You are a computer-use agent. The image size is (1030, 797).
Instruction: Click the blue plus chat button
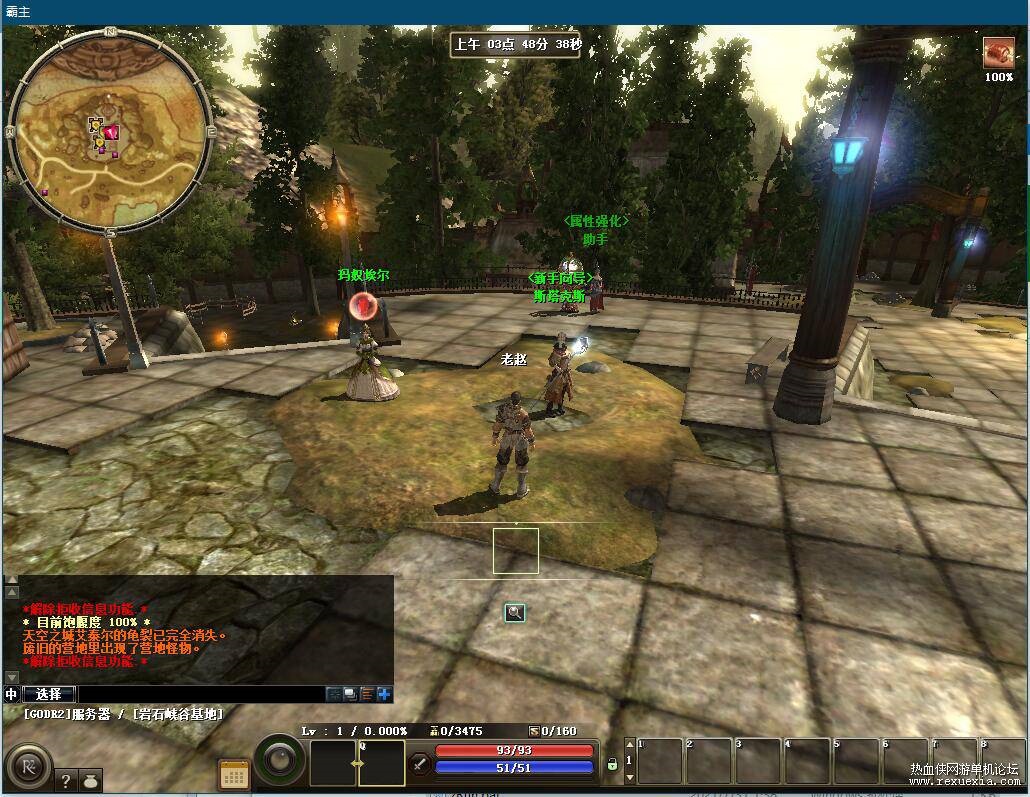(385, 694)
